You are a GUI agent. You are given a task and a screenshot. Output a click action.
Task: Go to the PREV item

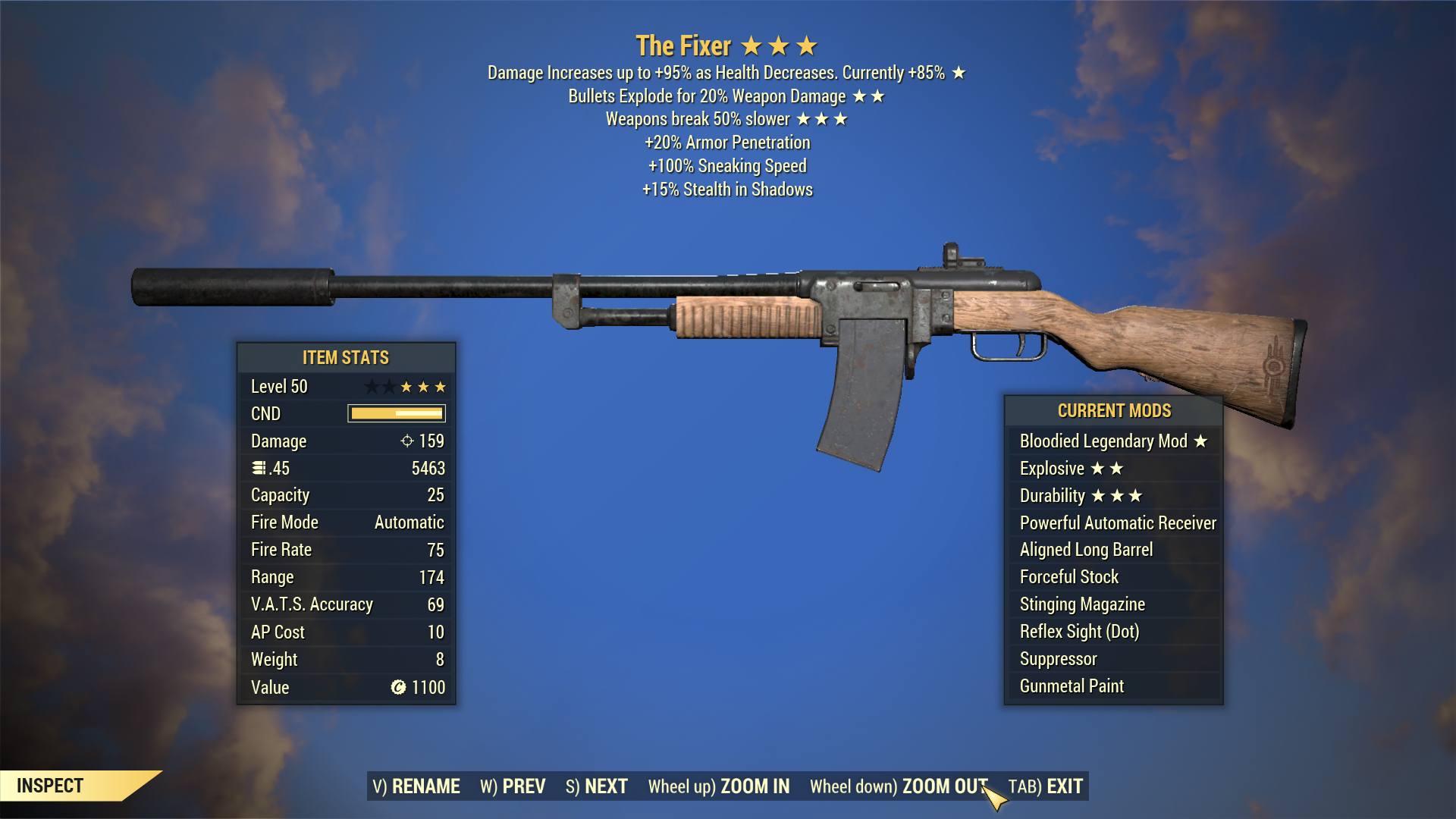click(x=513, y=786)
